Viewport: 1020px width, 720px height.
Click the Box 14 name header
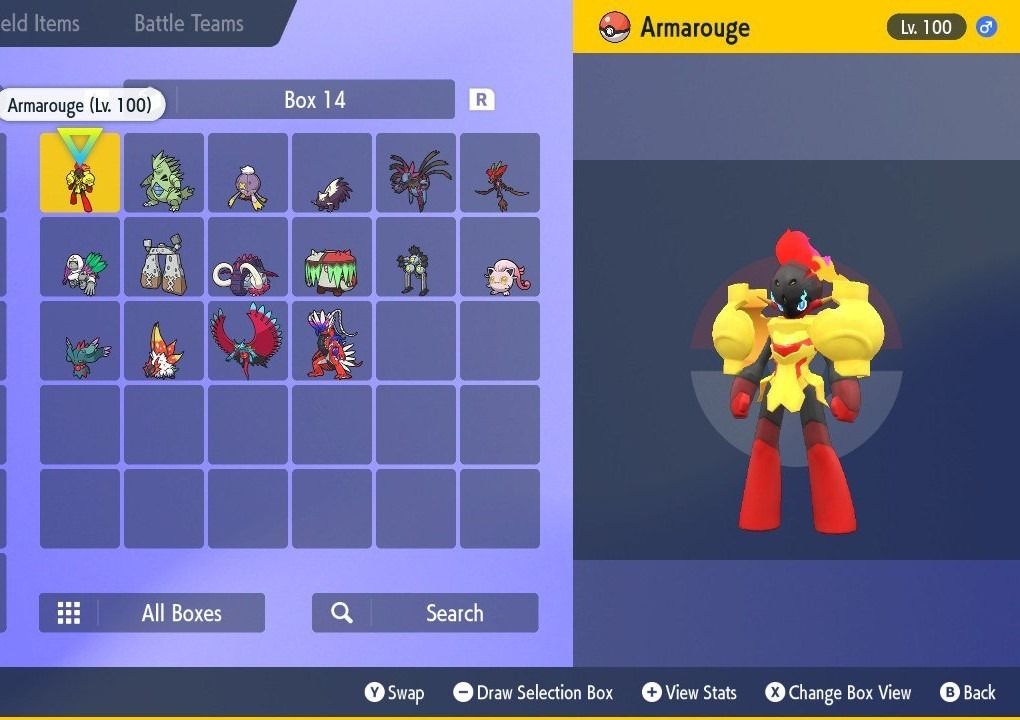point(314,100)
